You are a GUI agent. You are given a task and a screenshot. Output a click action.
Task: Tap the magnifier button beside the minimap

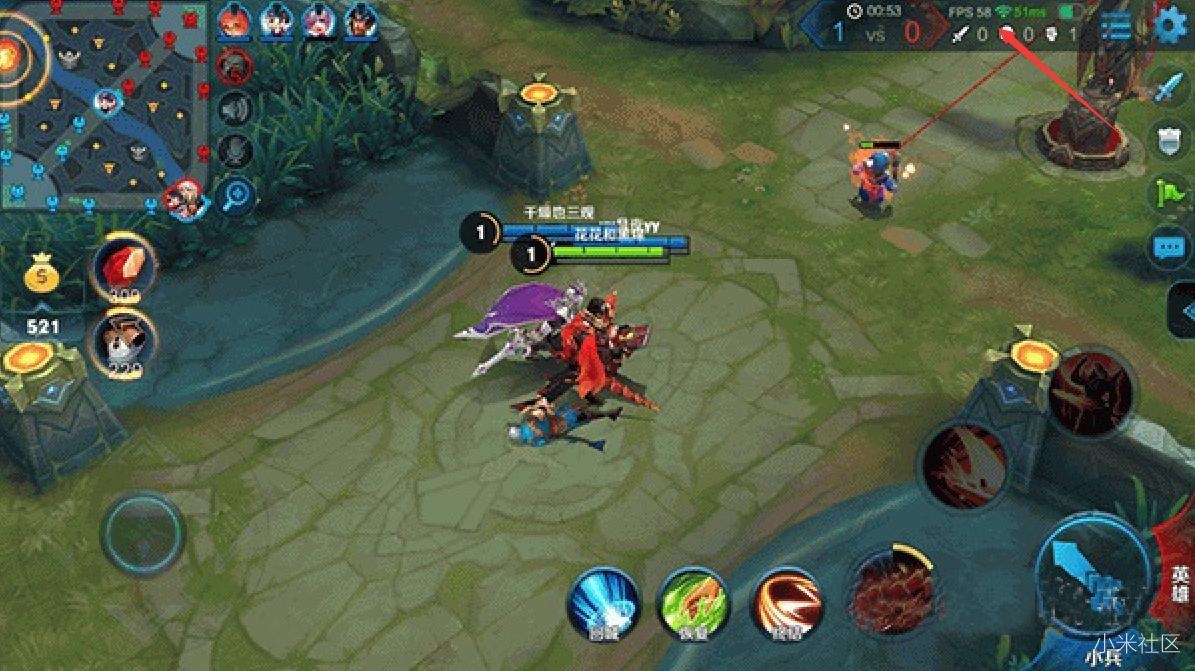(236, 195)
